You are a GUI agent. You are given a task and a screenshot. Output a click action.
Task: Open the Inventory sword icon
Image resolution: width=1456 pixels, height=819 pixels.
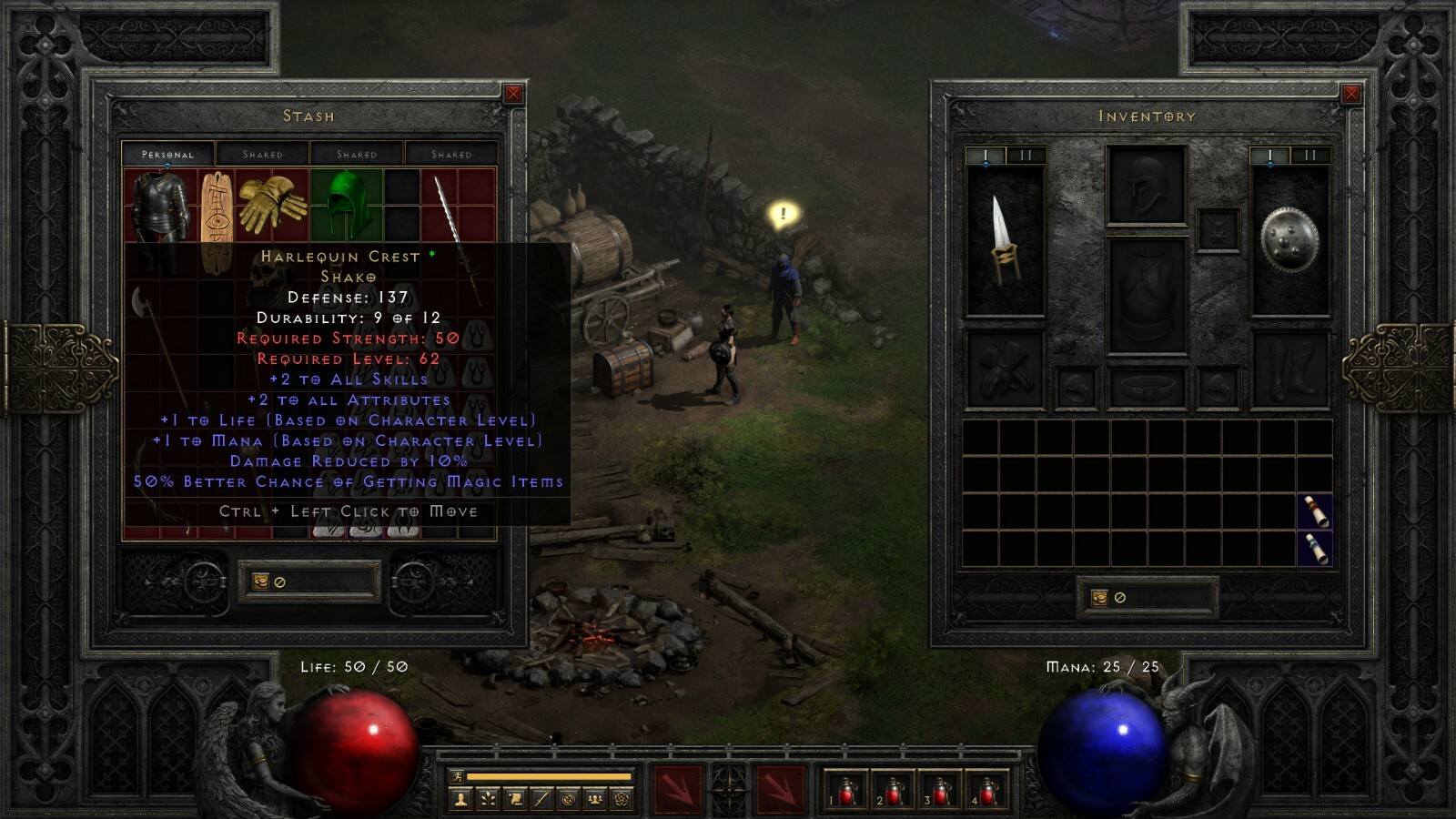point(541,798)
